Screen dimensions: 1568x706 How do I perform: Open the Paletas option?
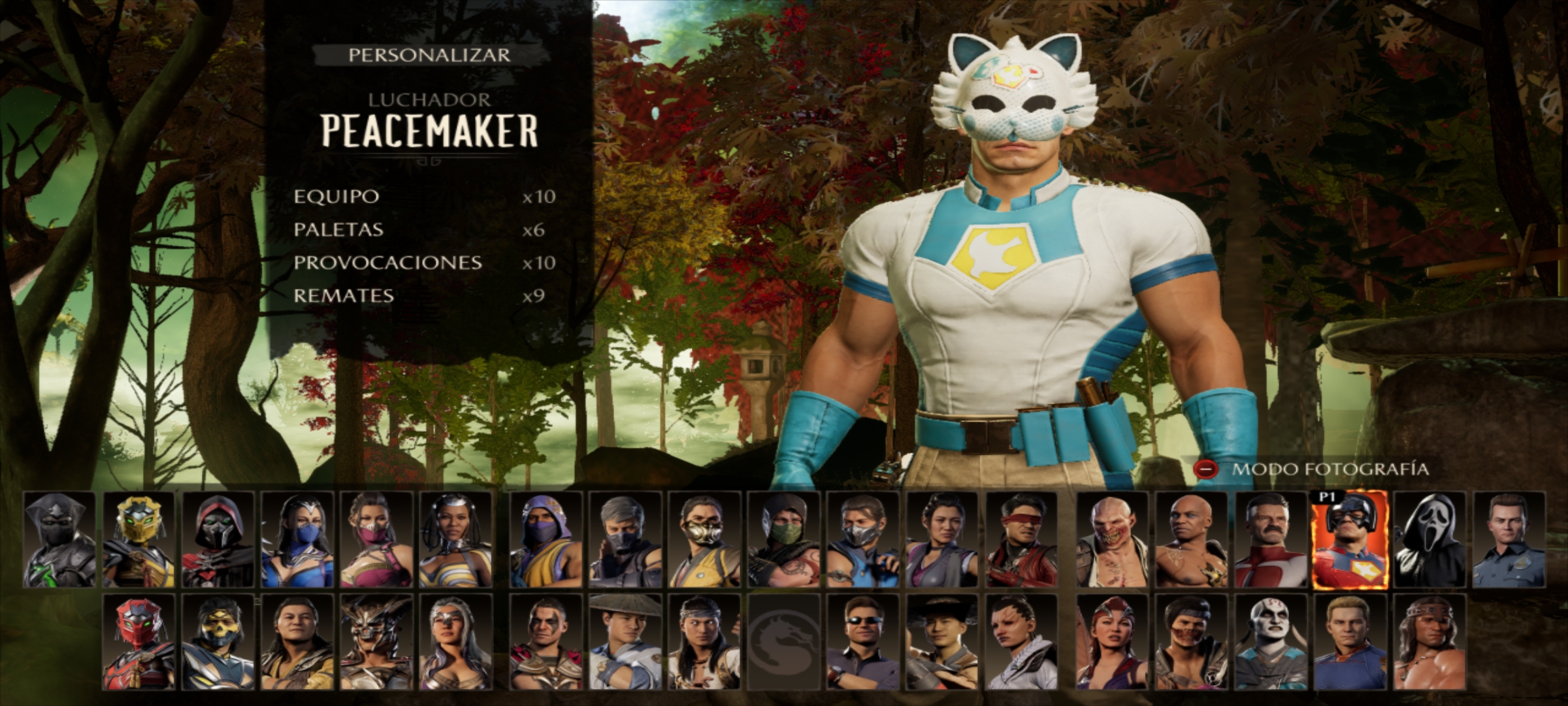[x=338, y=230]
